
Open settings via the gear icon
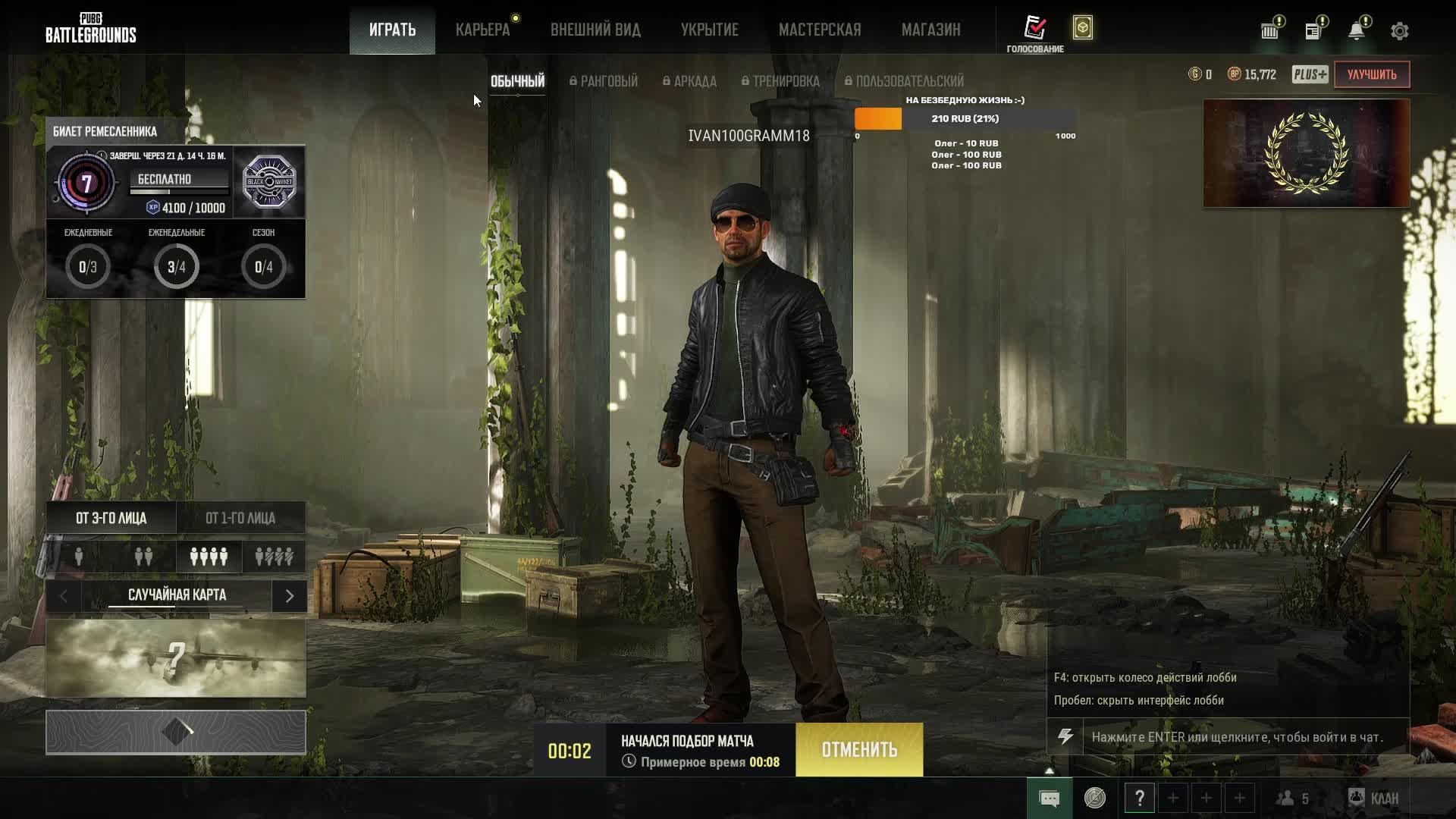[x=1400, y=31]
